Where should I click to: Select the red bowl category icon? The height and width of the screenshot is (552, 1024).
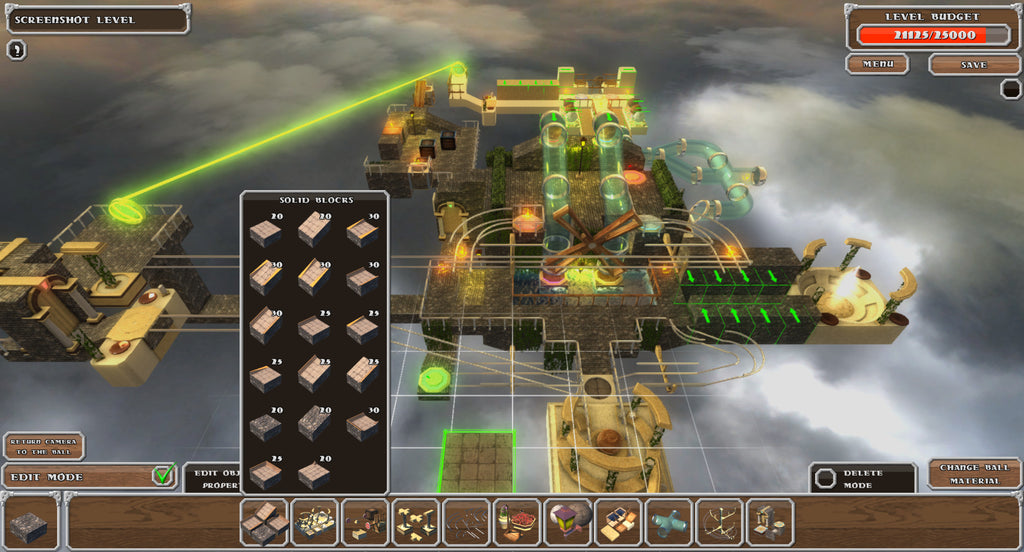click(x=517, y=521)
